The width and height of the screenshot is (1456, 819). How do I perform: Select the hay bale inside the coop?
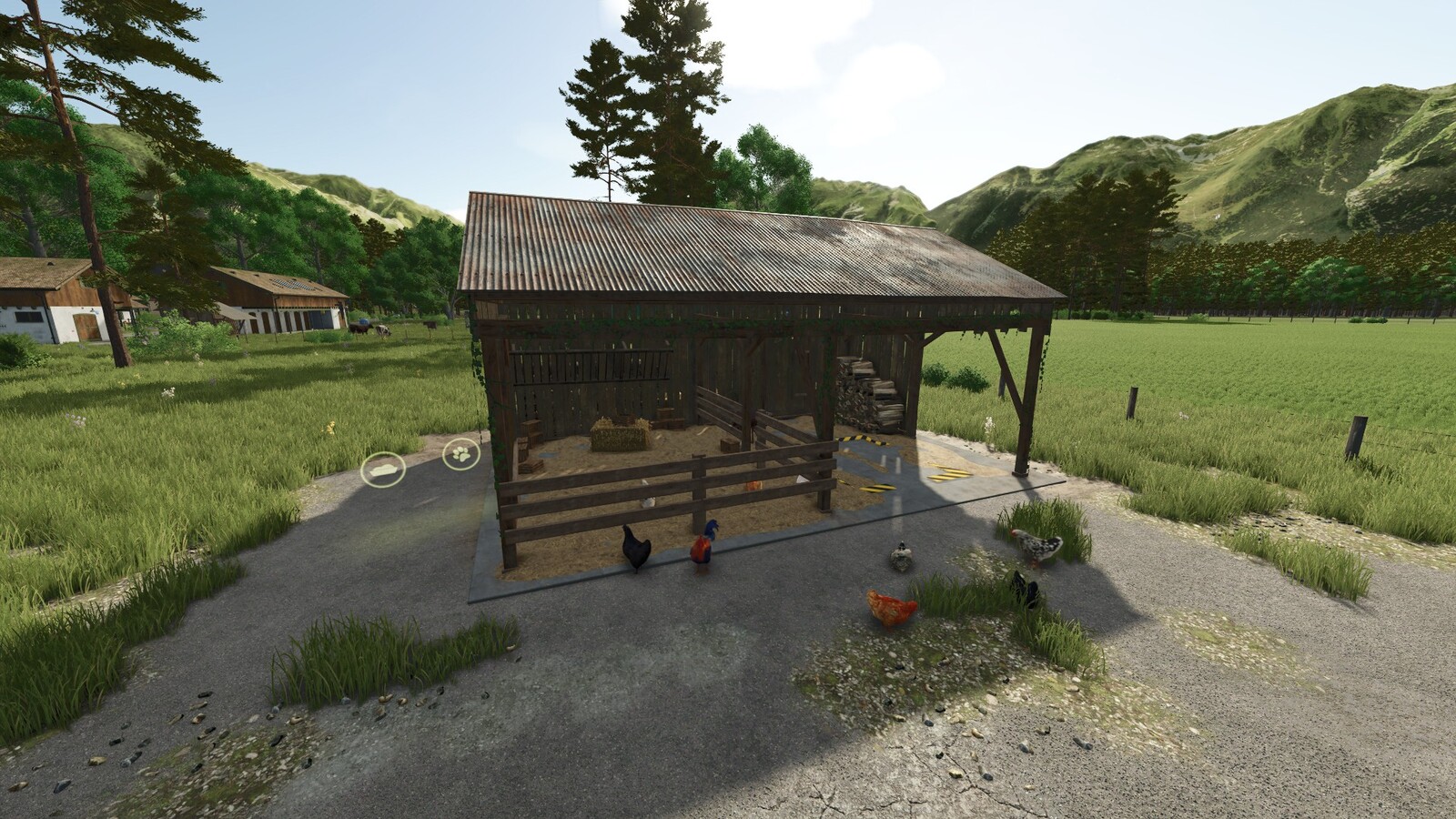[619, 435]
